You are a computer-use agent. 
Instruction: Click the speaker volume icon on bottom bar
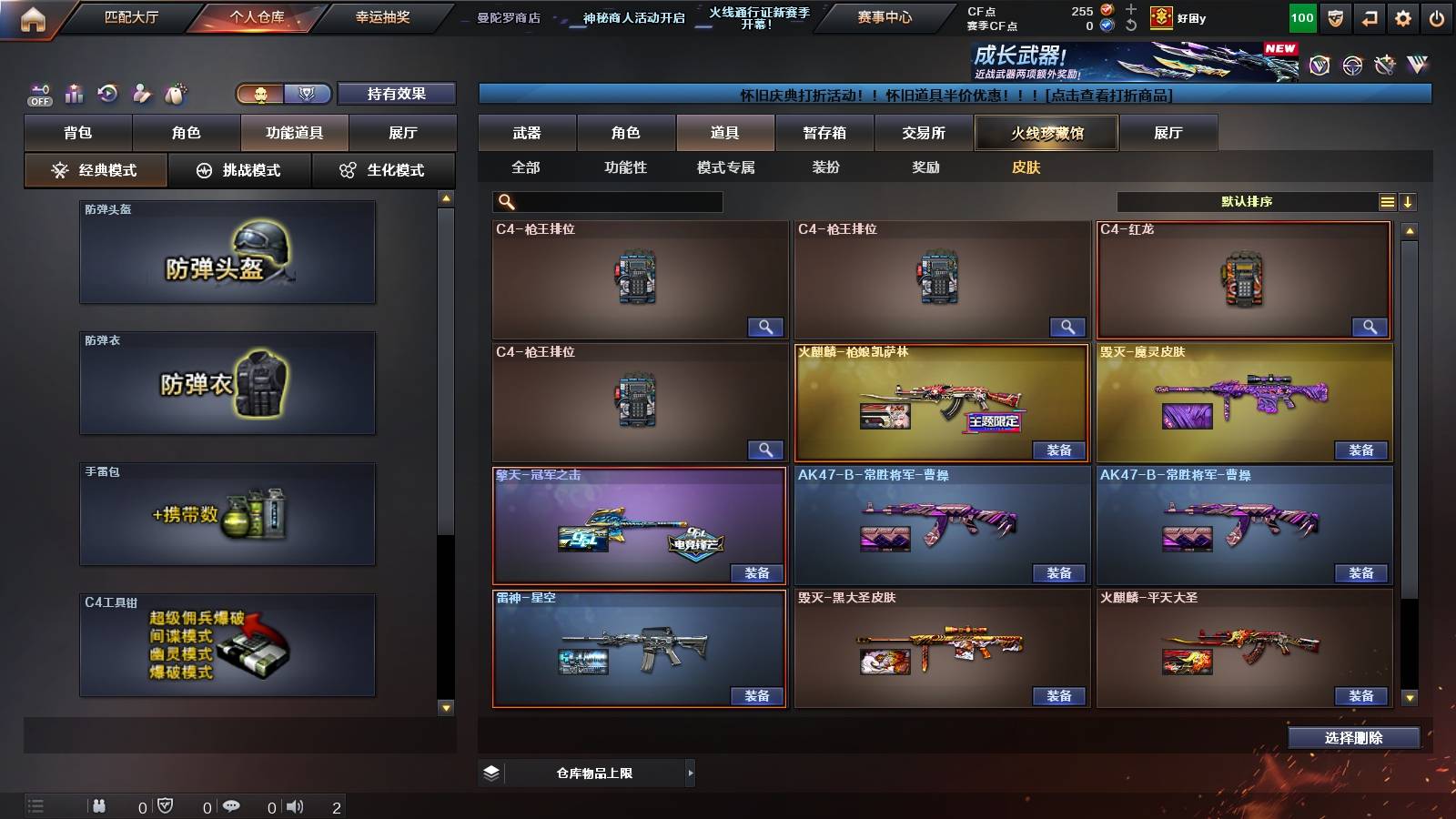296,805
